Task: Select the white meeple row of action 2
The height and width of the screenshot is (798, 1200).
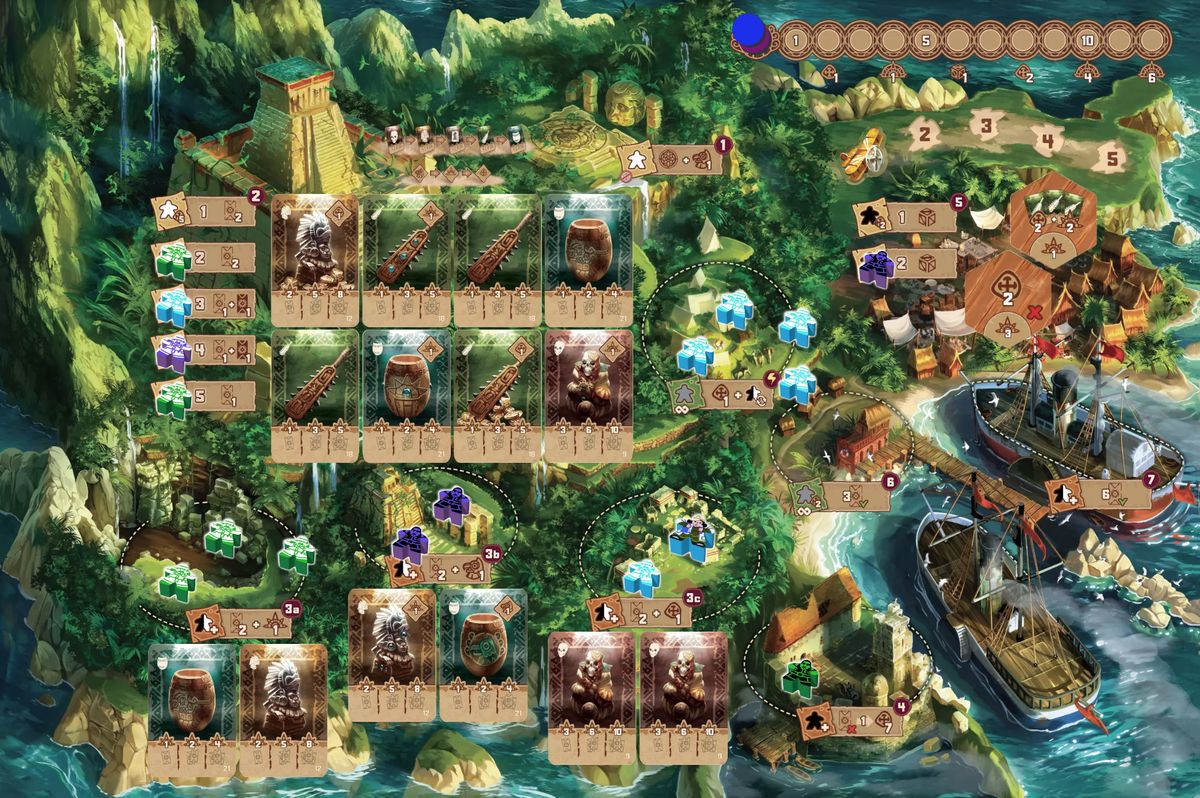Action: [205, 213]
